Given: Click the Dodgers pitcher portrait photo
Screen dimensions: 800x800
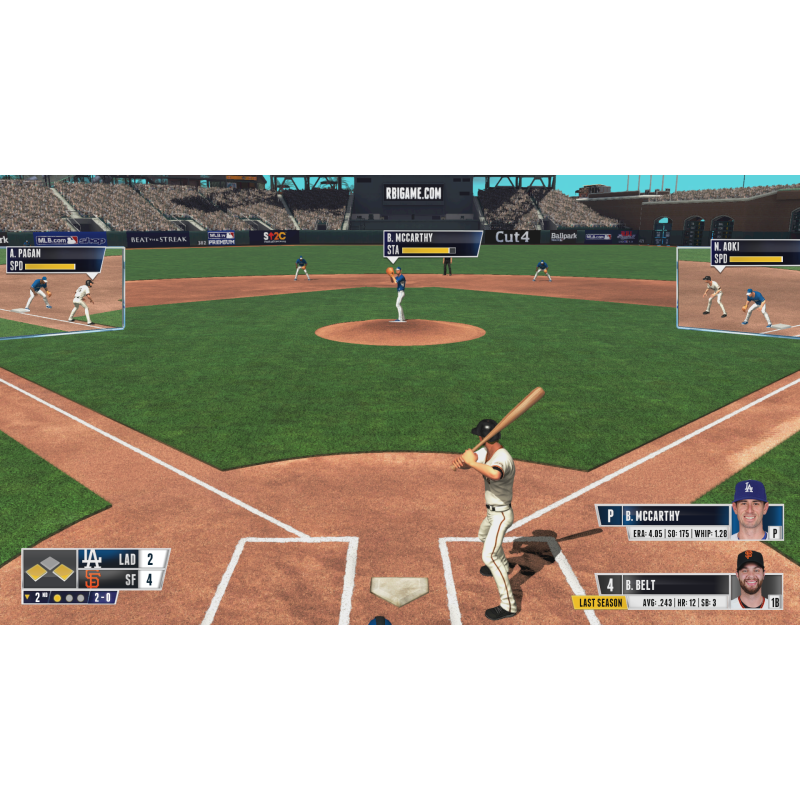Looking at the screenshot, I should click(749, 510).
